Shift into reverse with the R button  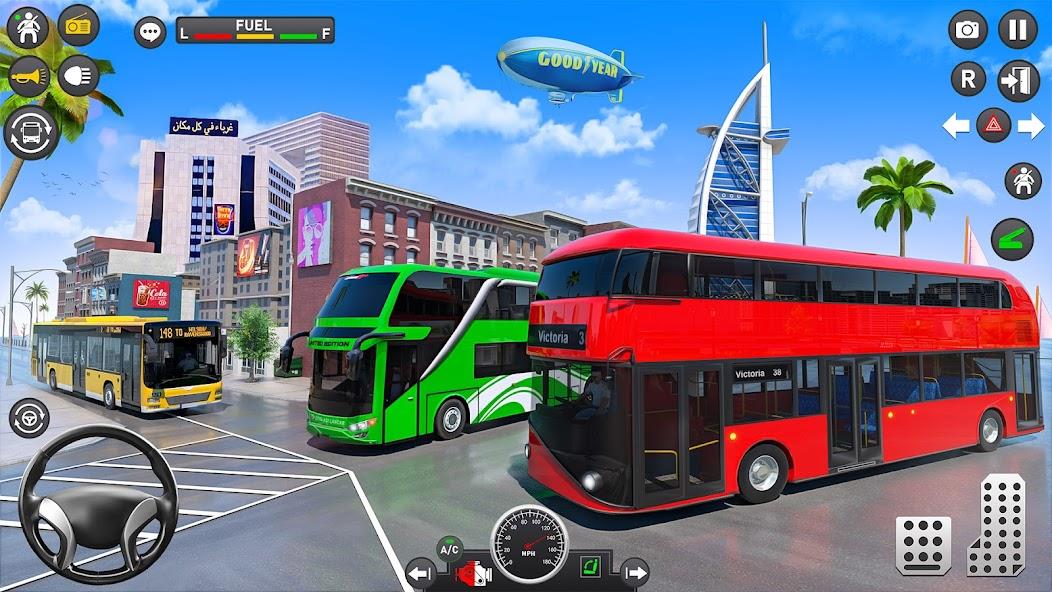pos(968,79)
